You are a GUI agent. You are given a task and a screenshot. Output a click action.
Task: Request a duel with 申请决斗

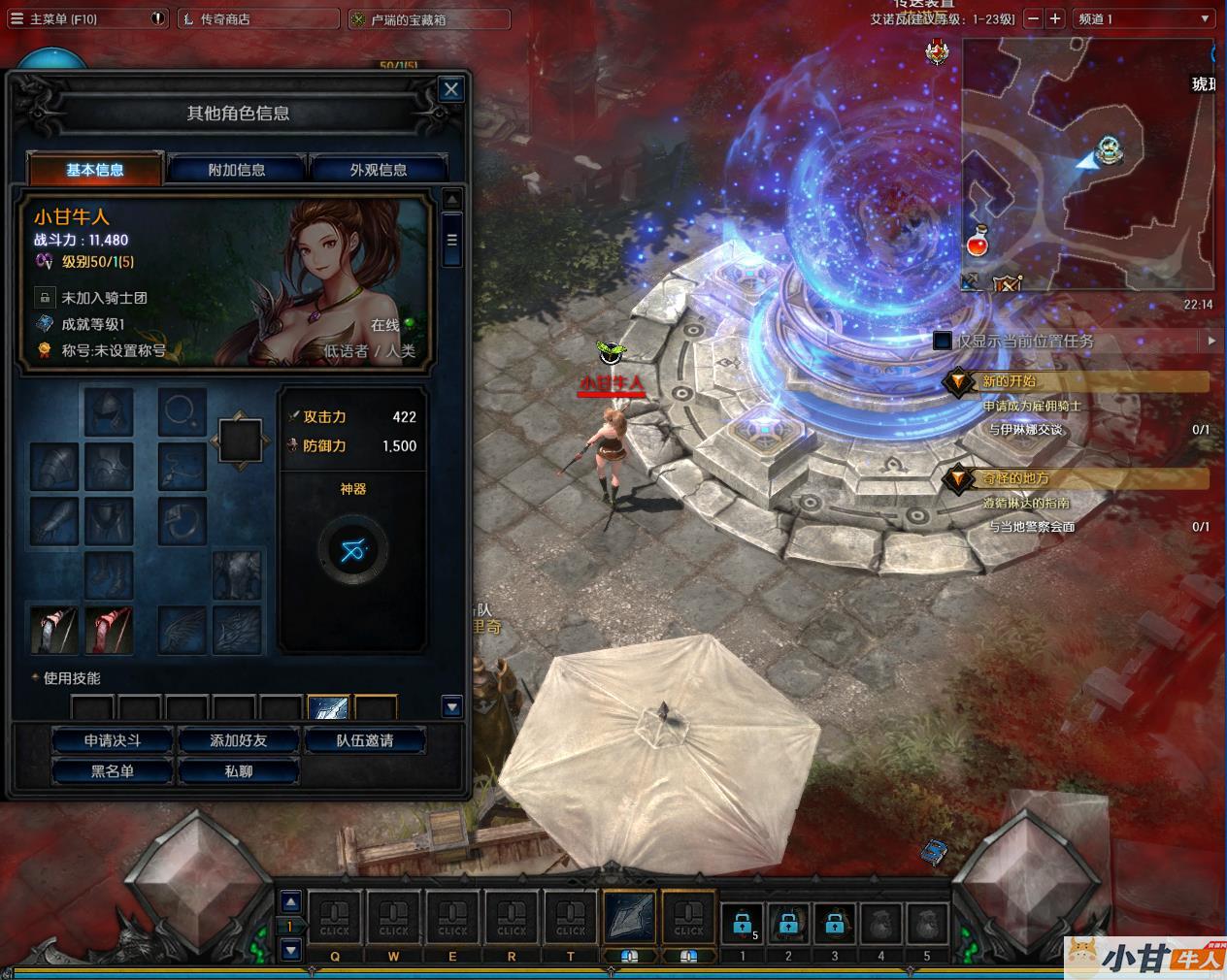coord(113,740)
